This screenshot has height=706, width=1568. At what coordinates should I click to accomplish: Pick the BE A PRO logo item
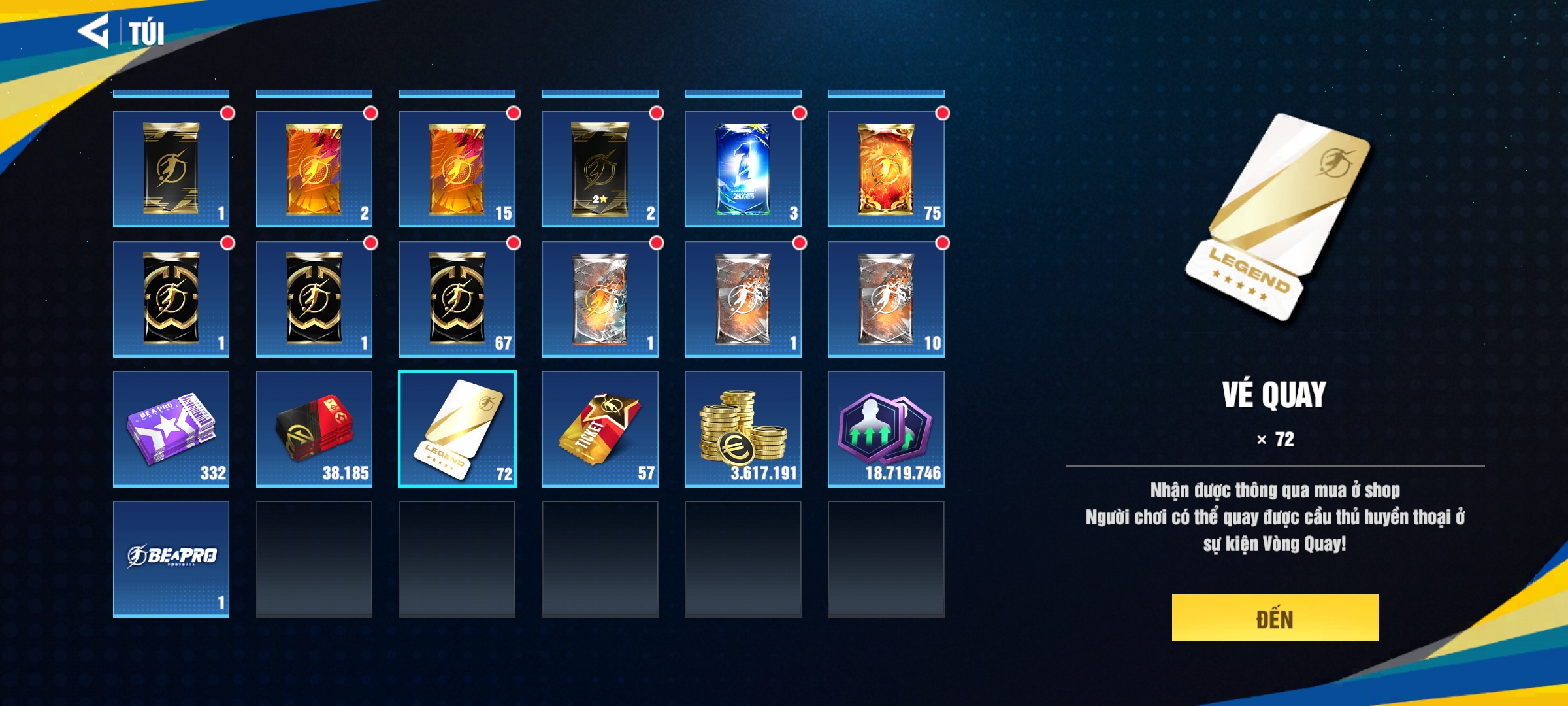click(x=171, y=559)
